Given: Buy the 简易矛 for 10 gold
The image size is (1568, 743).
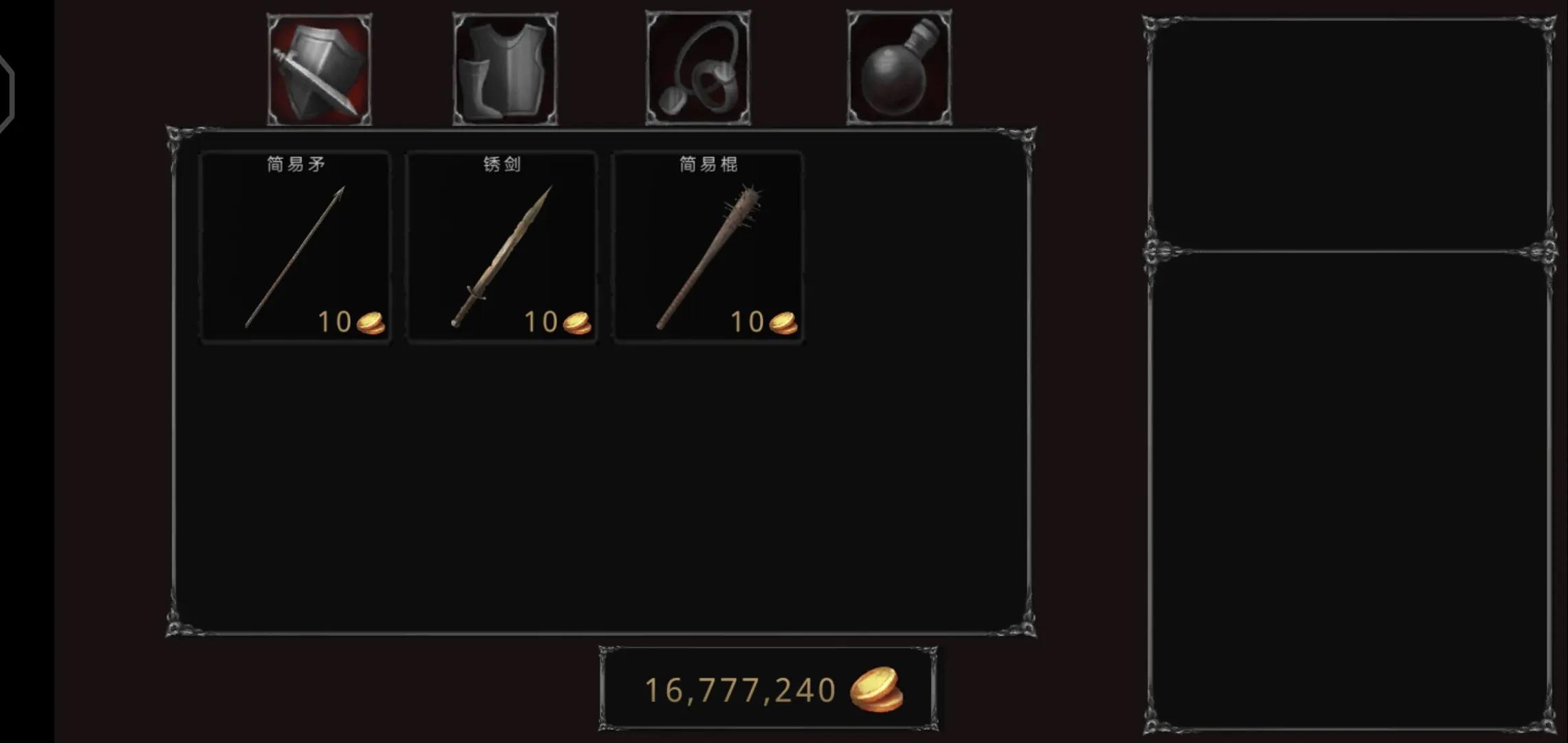Looking at the screenshot, I should [294, 246].
